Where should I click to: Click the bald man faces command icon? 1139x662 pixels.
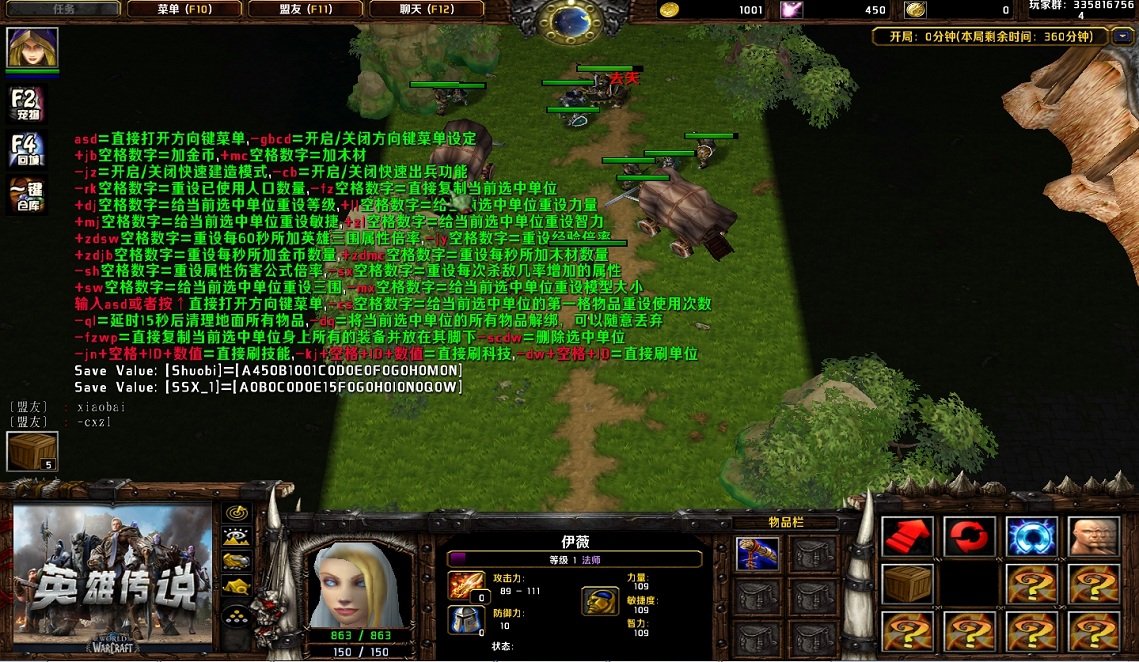click(x=1093, y=537)
